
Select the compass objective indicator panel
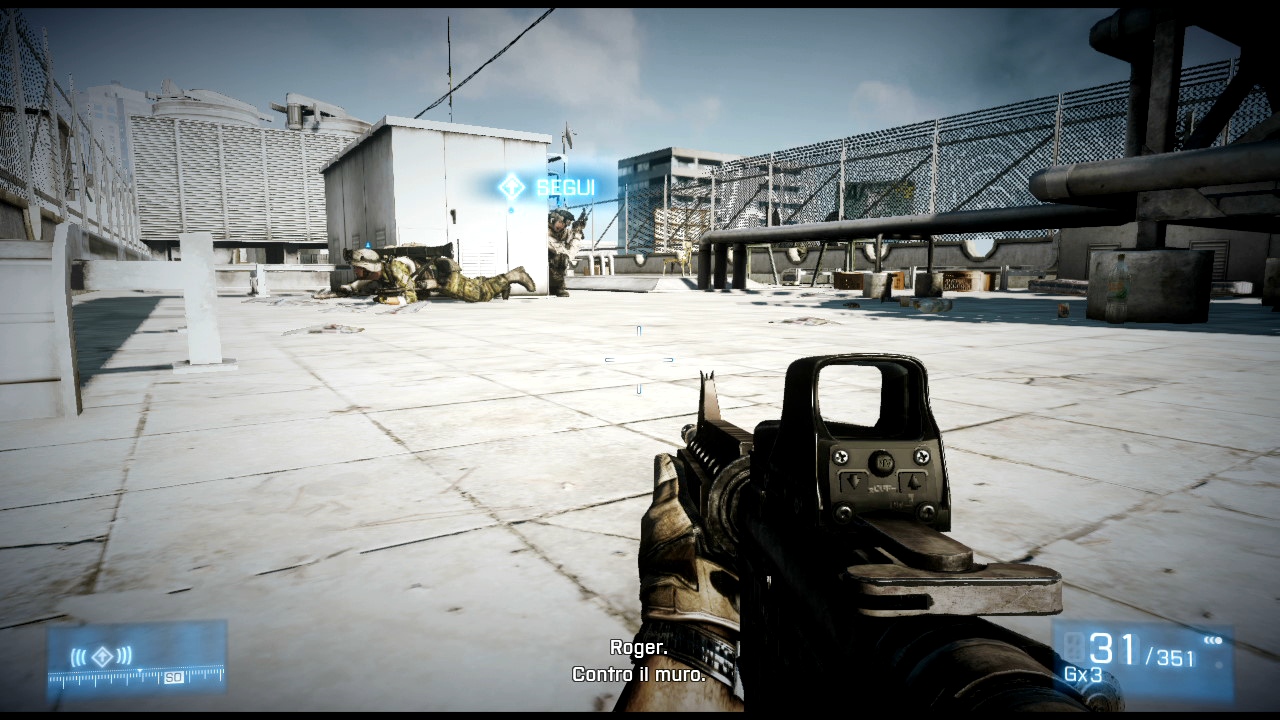pos(137,659)
